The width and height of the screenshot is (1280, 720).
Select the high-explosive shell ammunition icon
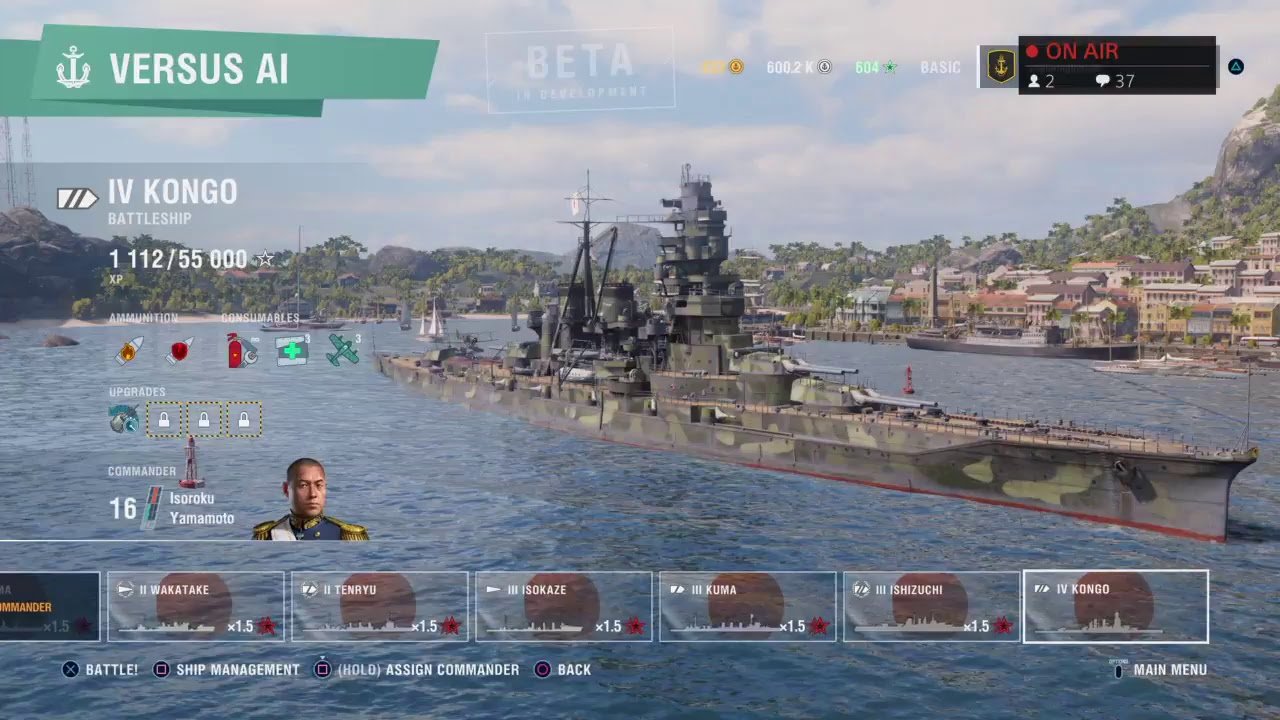[x=129, y=351]
